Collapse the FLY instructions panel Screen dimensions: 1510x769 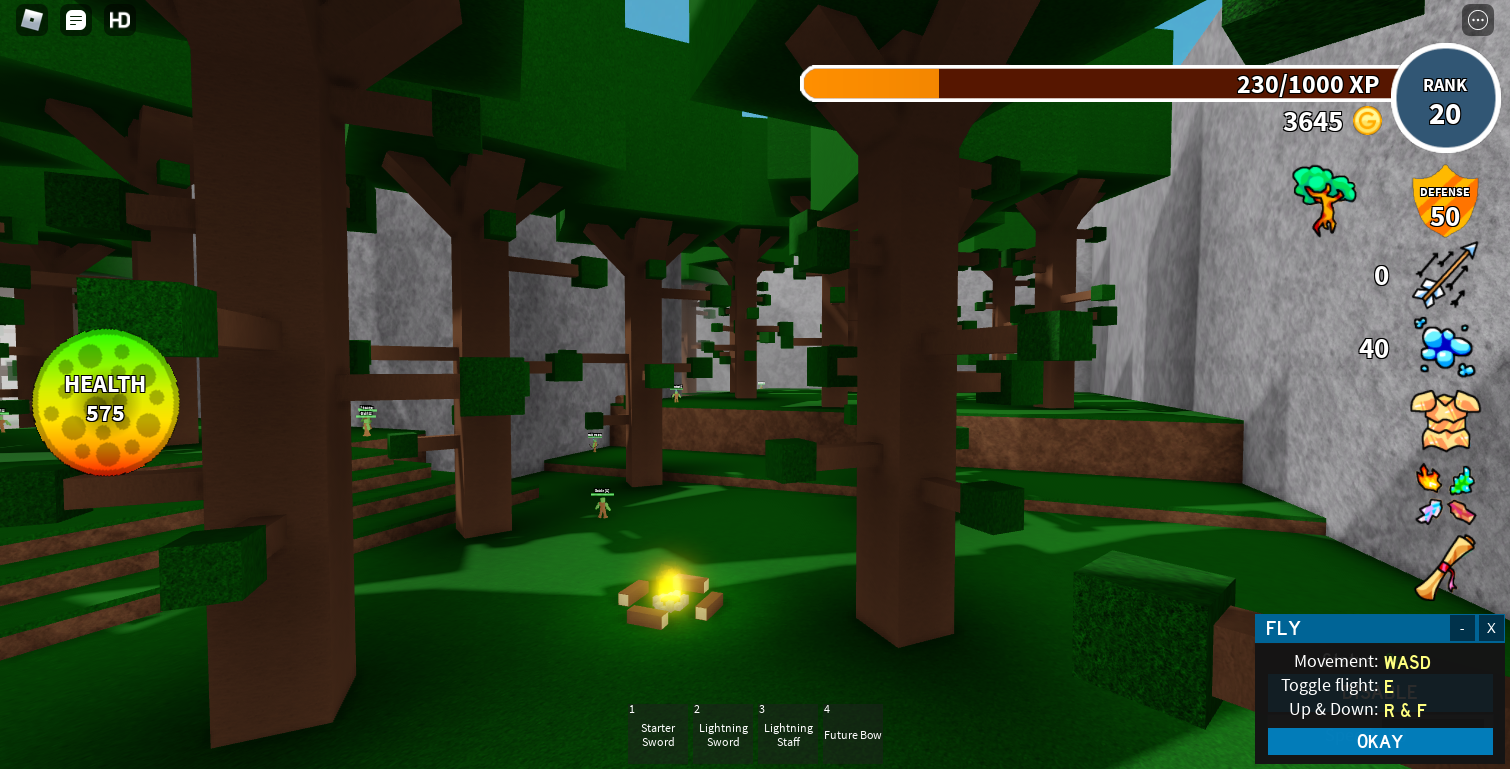click(1463, 628)
